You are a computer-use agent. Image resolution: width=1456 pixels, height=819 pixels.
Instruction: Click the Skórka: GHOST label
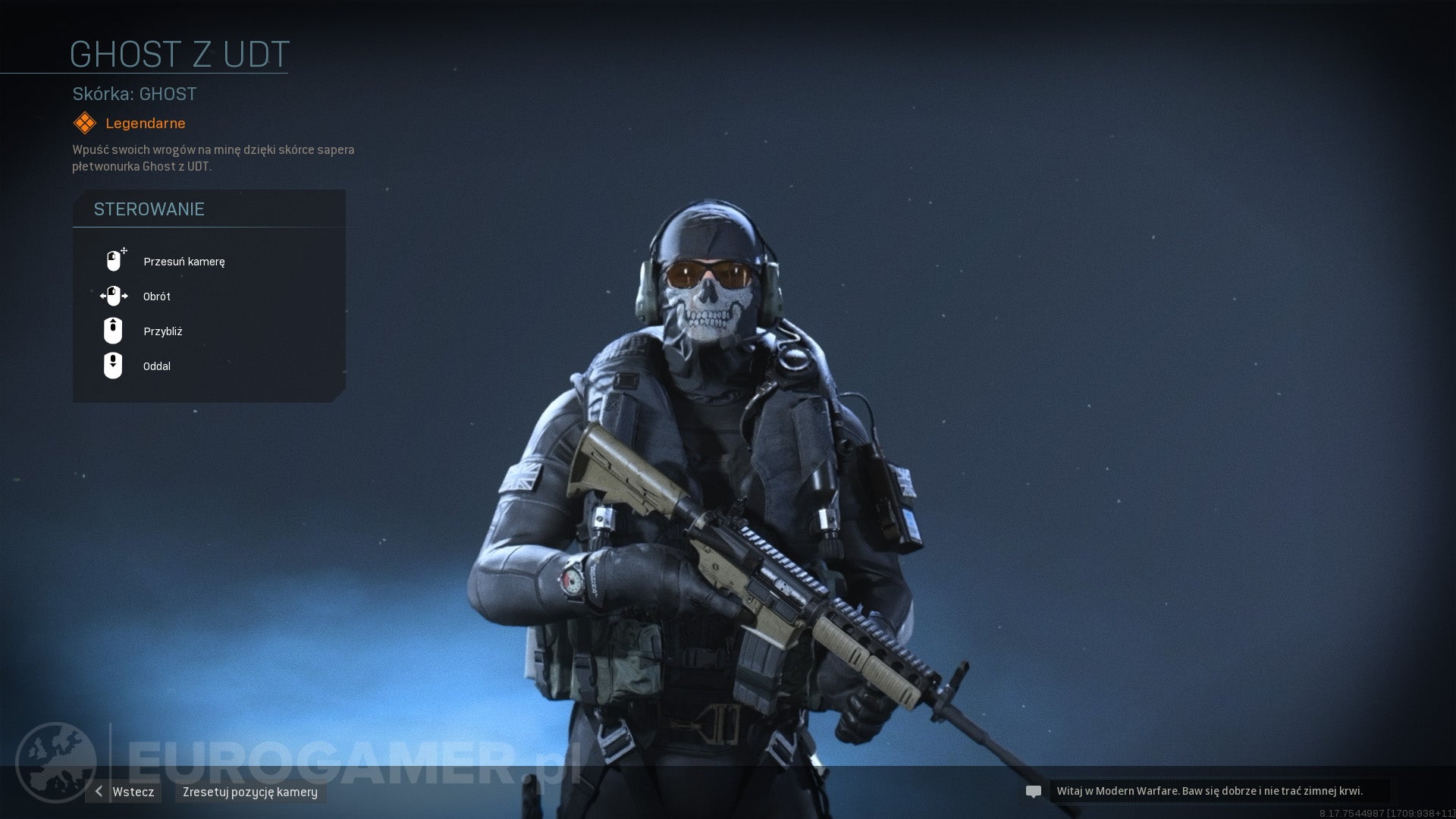(x=133, y=94)
